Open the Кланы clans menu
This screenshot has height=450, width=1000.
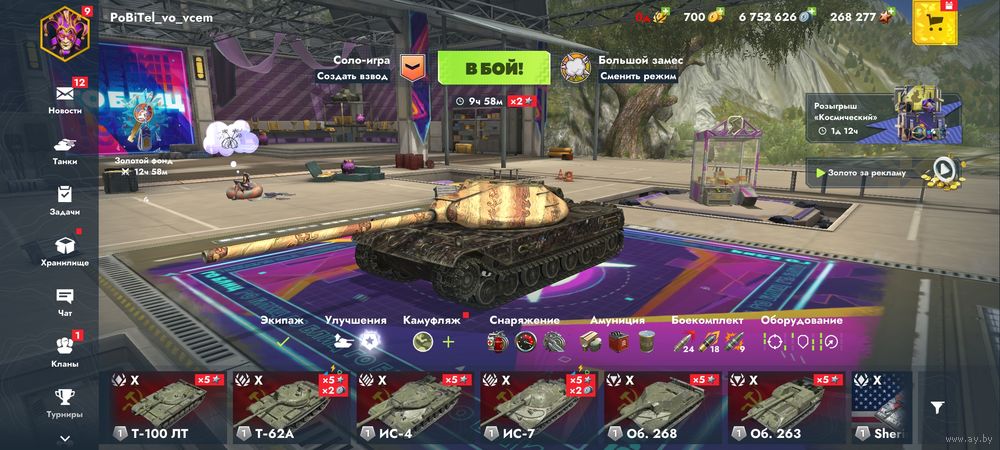pos(65,350)
